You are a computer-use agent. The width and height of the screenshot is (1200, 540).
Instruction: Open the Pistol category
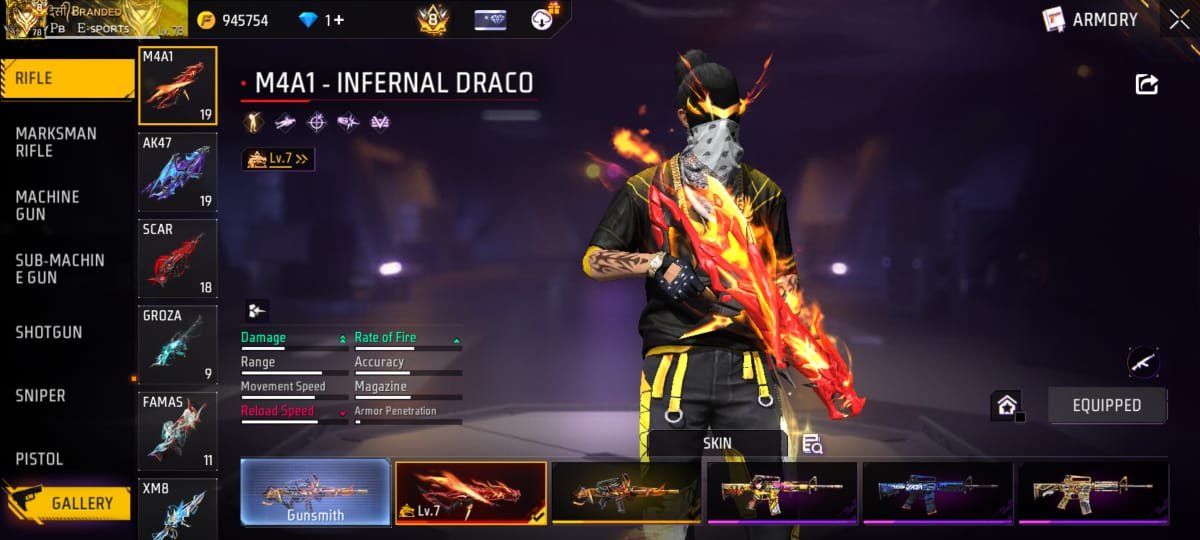[39, 459]
